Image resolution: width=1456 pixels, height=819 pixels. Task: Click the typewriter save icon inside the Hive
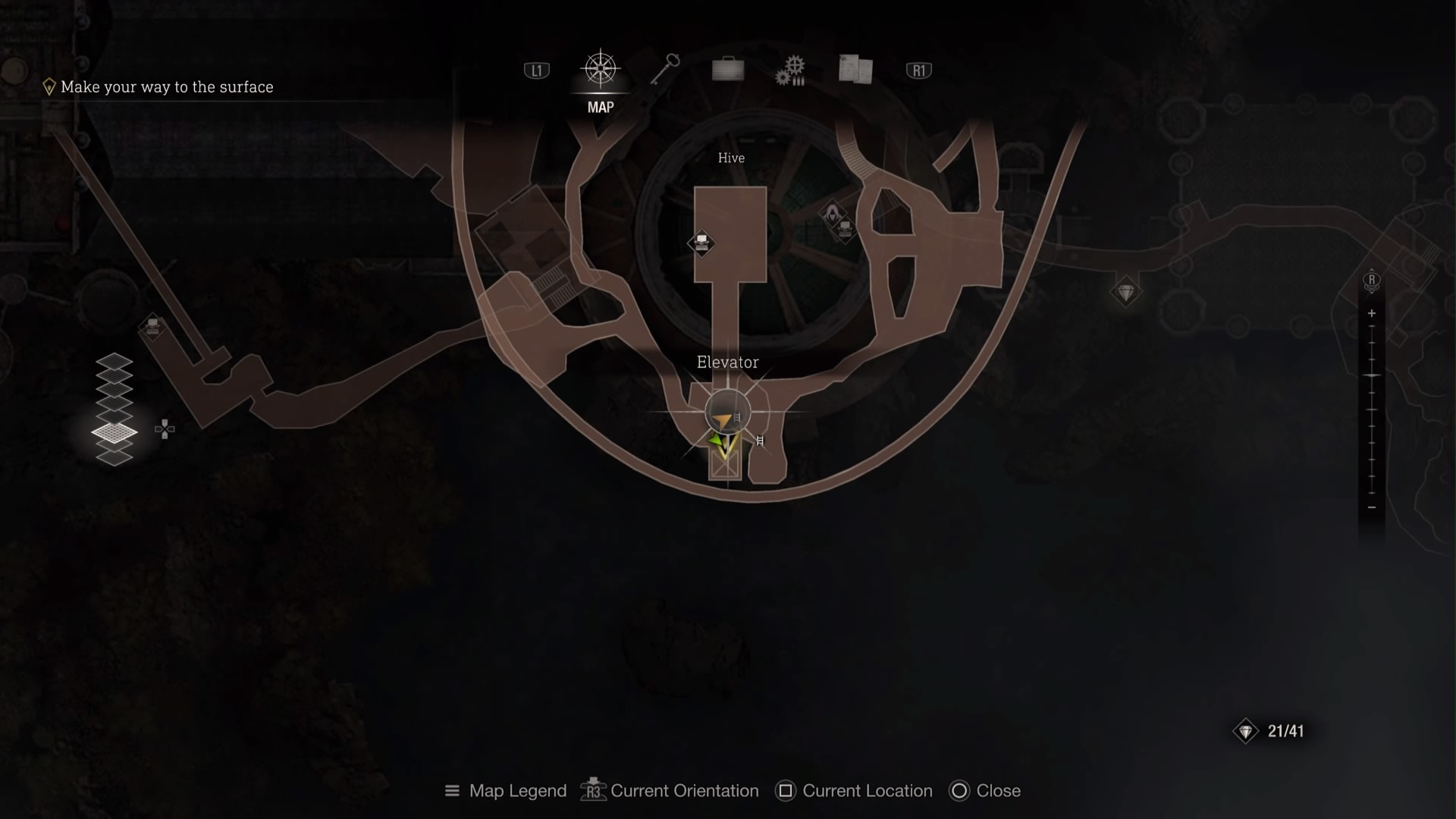coord(702,243)
